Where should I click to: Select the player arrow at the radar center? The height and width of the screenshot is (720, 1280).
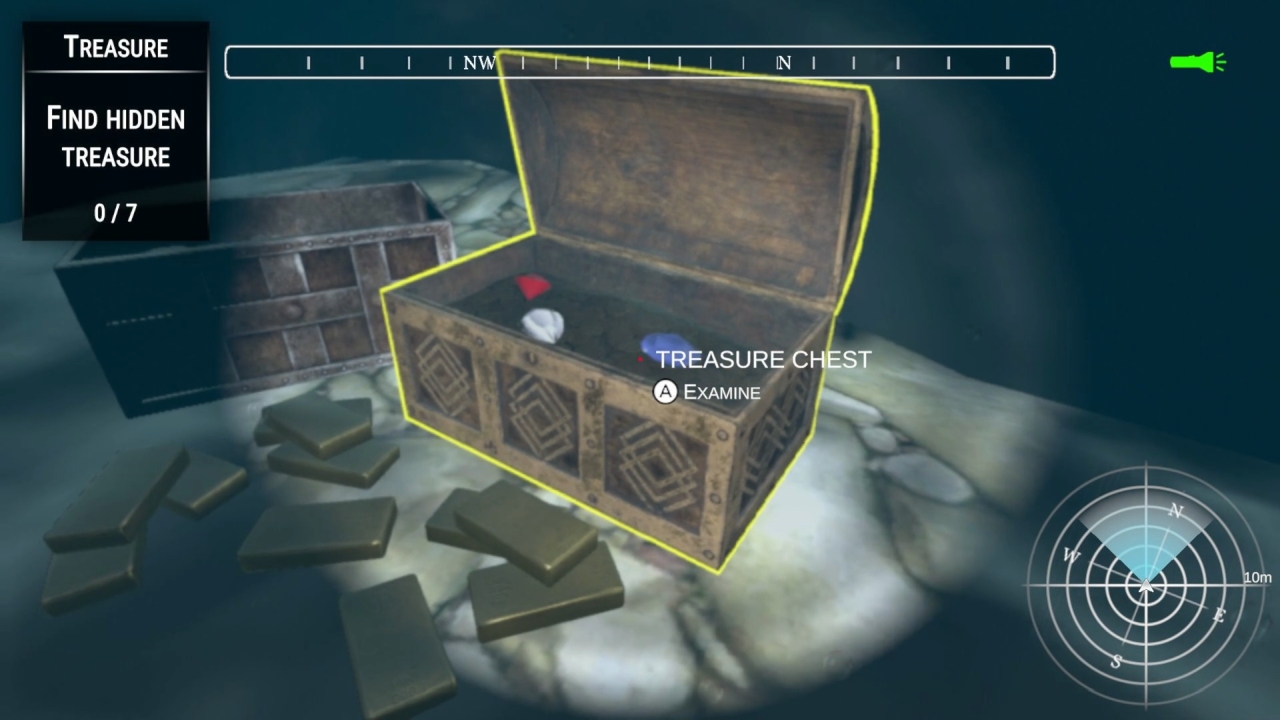pyautogui.click(x=1145, y=588)
